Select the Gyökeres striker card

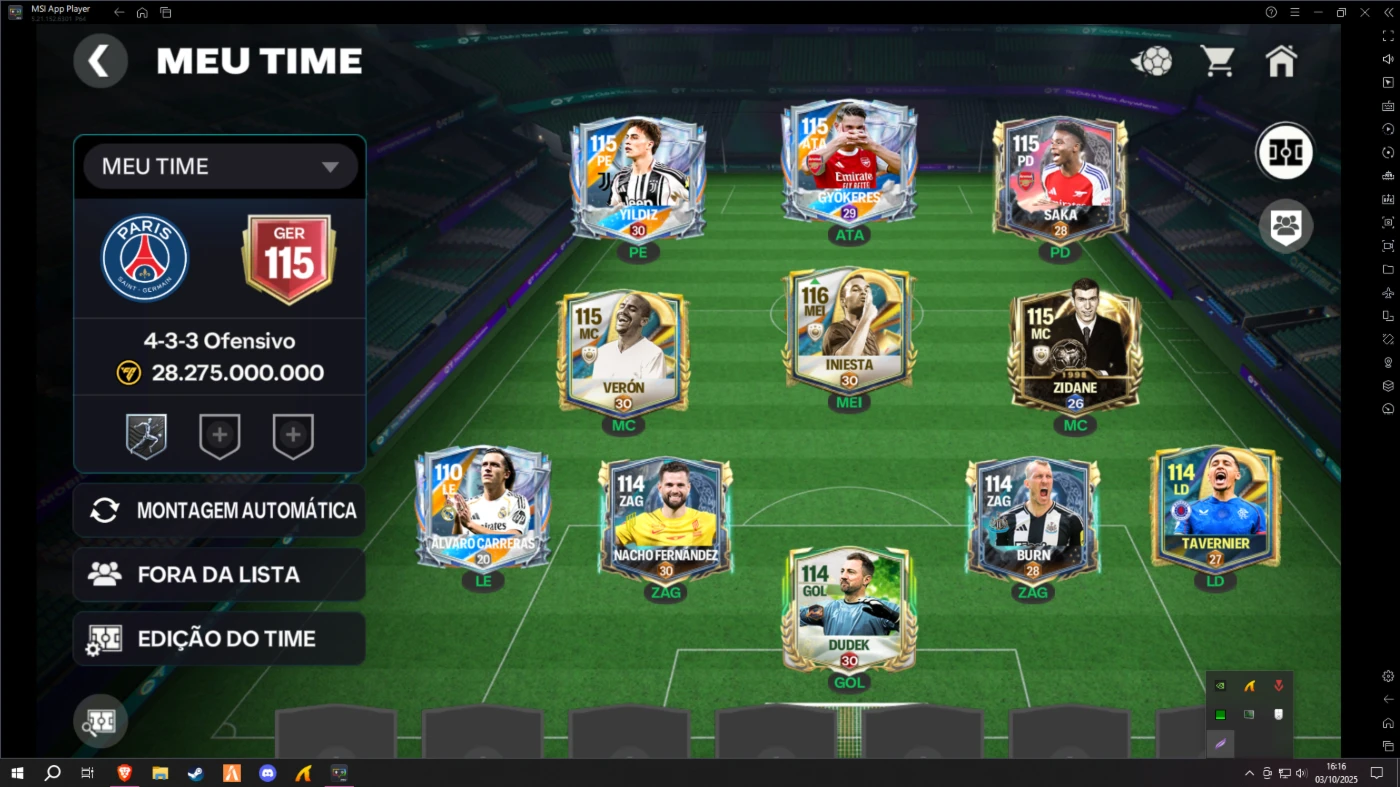849,162
